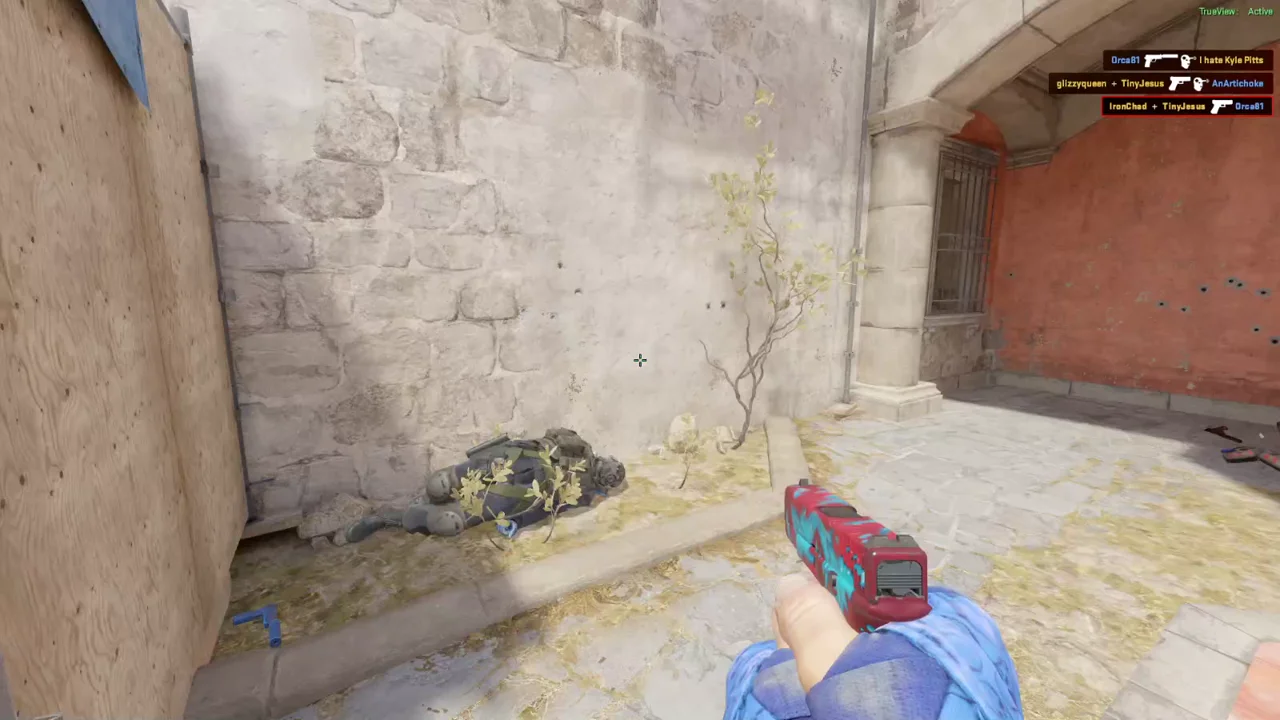
Task: Click the headshot icon next to AnArtichoke
Action: click(1200, 84)
